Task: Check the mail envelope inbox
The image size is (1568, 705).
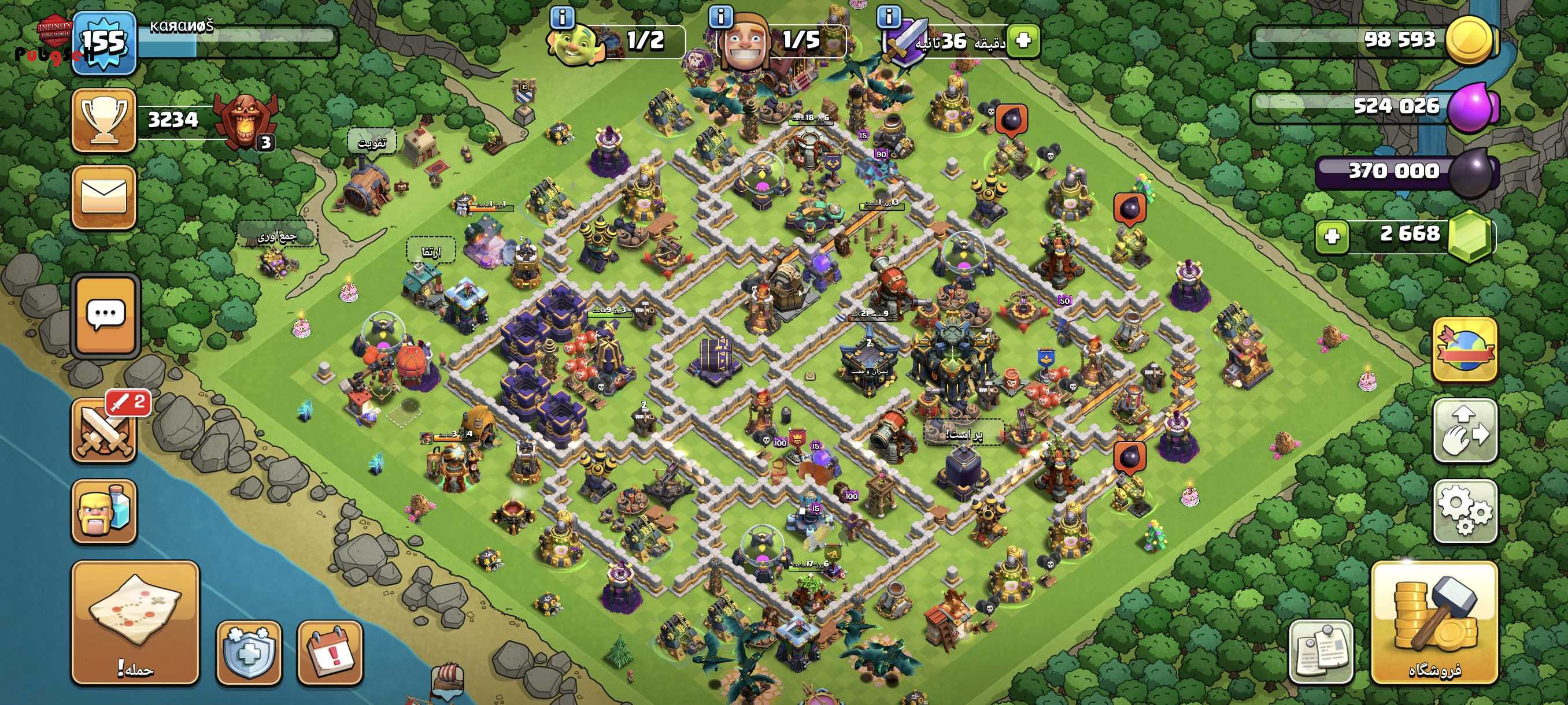Action: coord(104,197)
